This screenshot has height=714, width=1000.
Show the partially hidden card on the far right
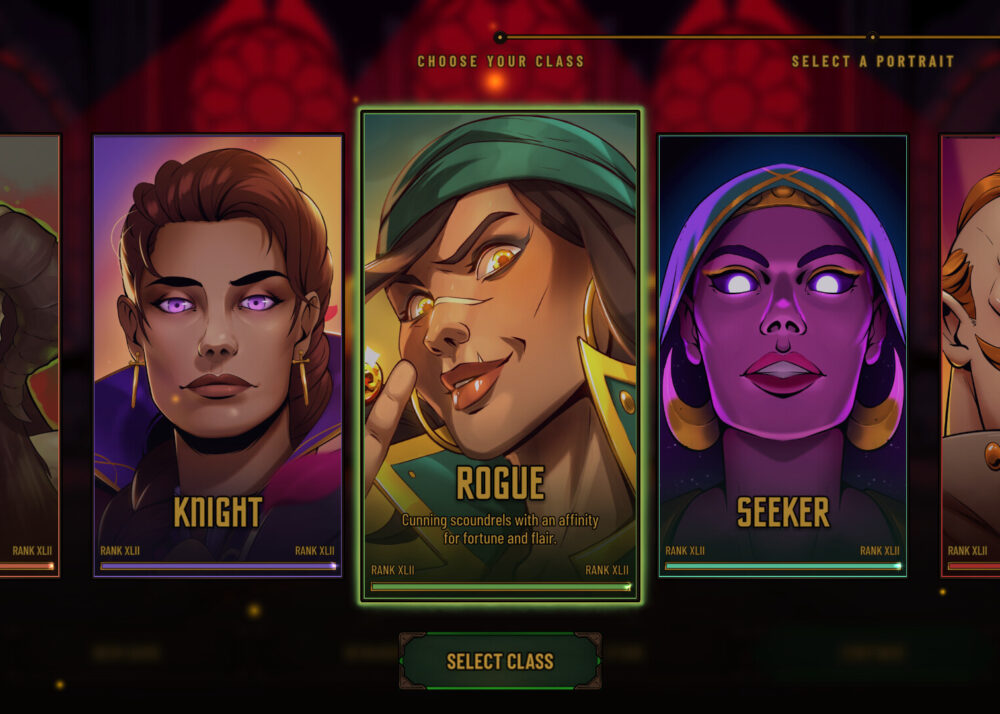coord(971,355)
